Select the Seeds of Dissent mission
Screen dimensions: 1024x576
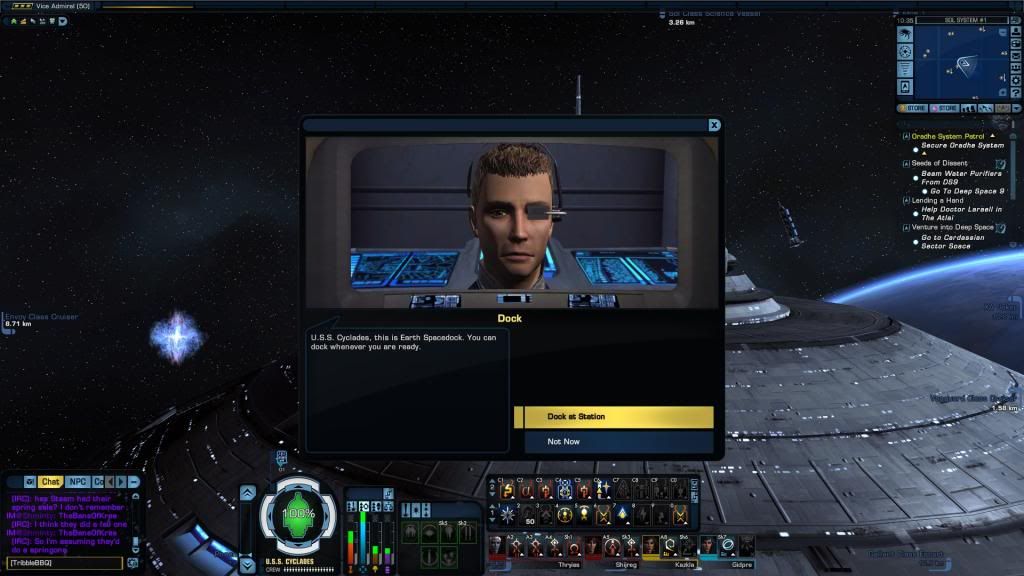(x=940, y=163)
